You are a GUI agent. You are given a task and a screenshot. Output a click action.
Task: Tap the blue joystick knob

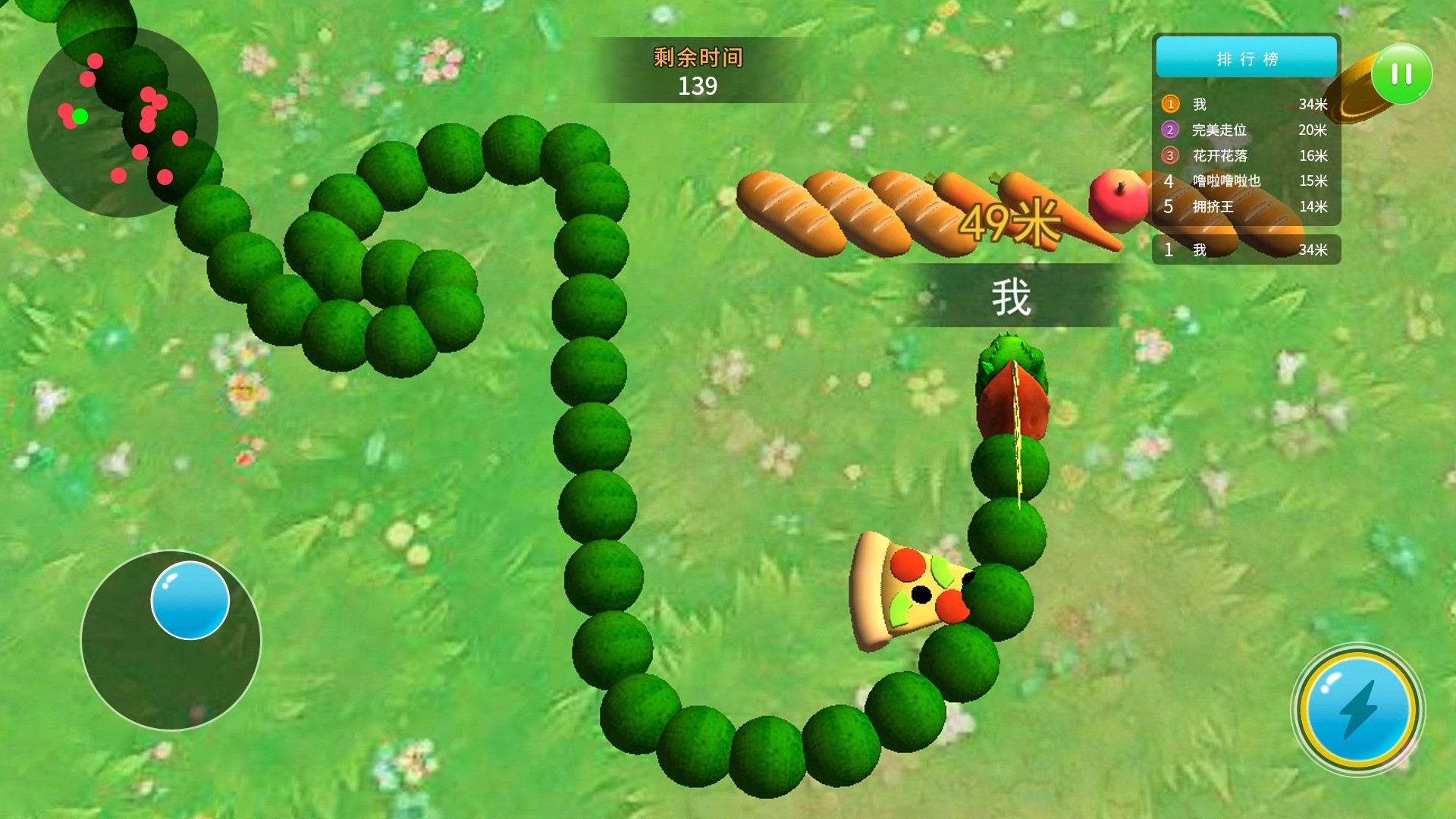[190, 600]
